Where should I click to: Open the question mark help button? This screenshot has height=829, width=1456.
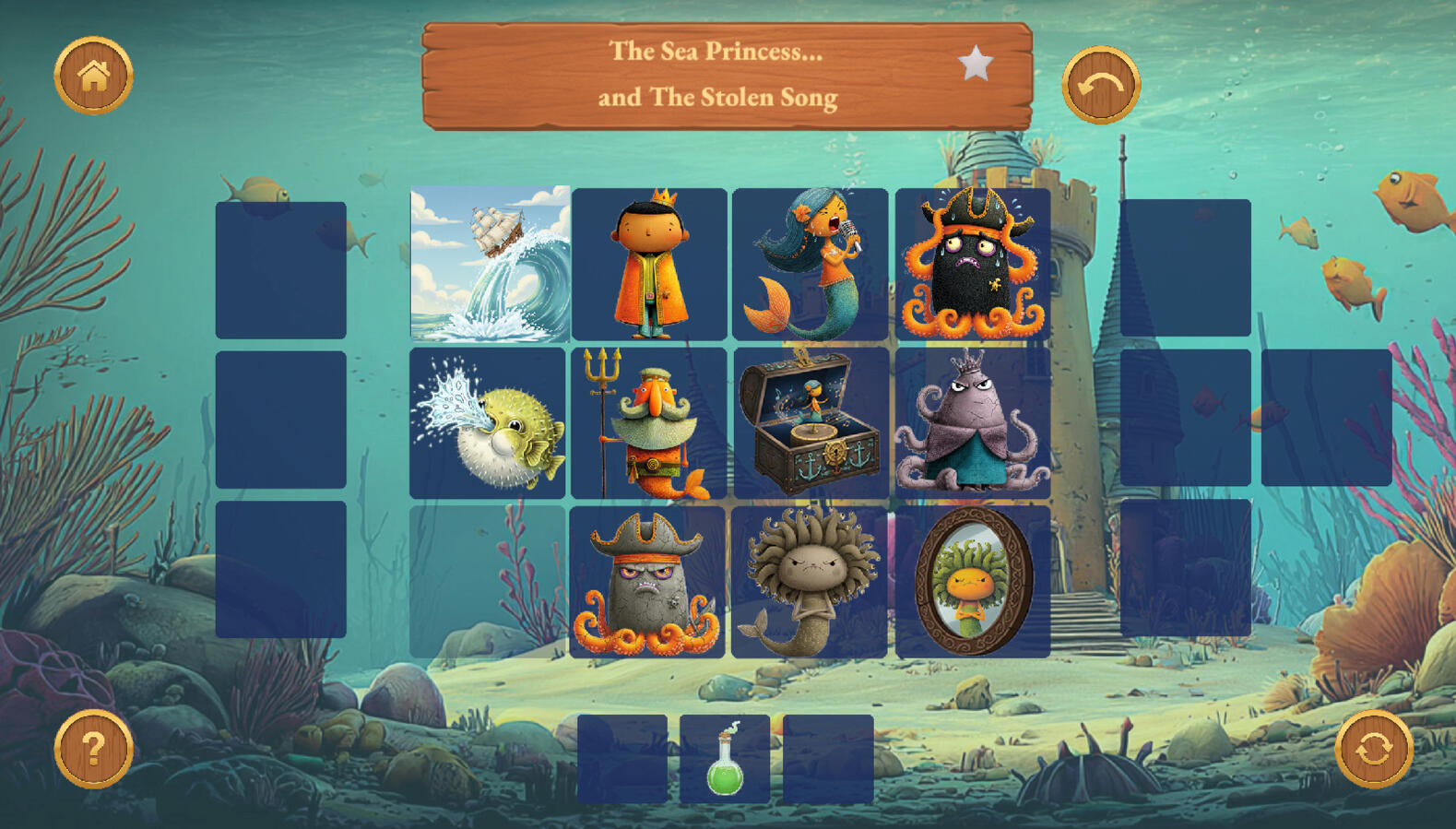pos(93,749)
